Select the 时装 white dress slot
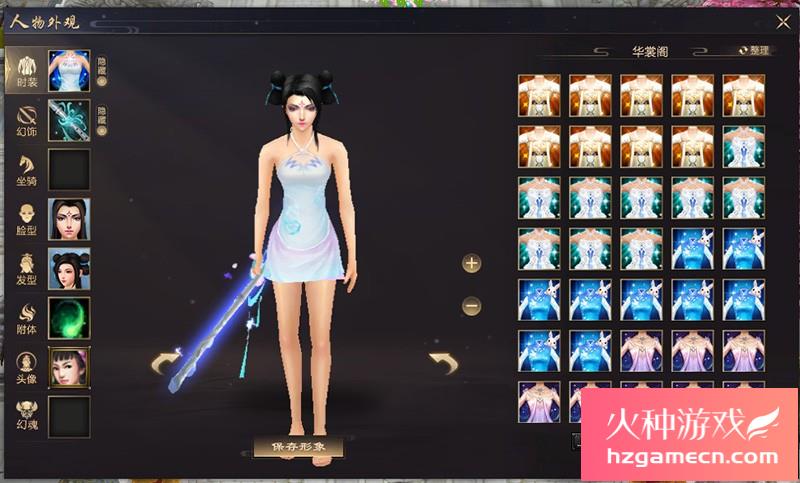 tap(69, 71)
